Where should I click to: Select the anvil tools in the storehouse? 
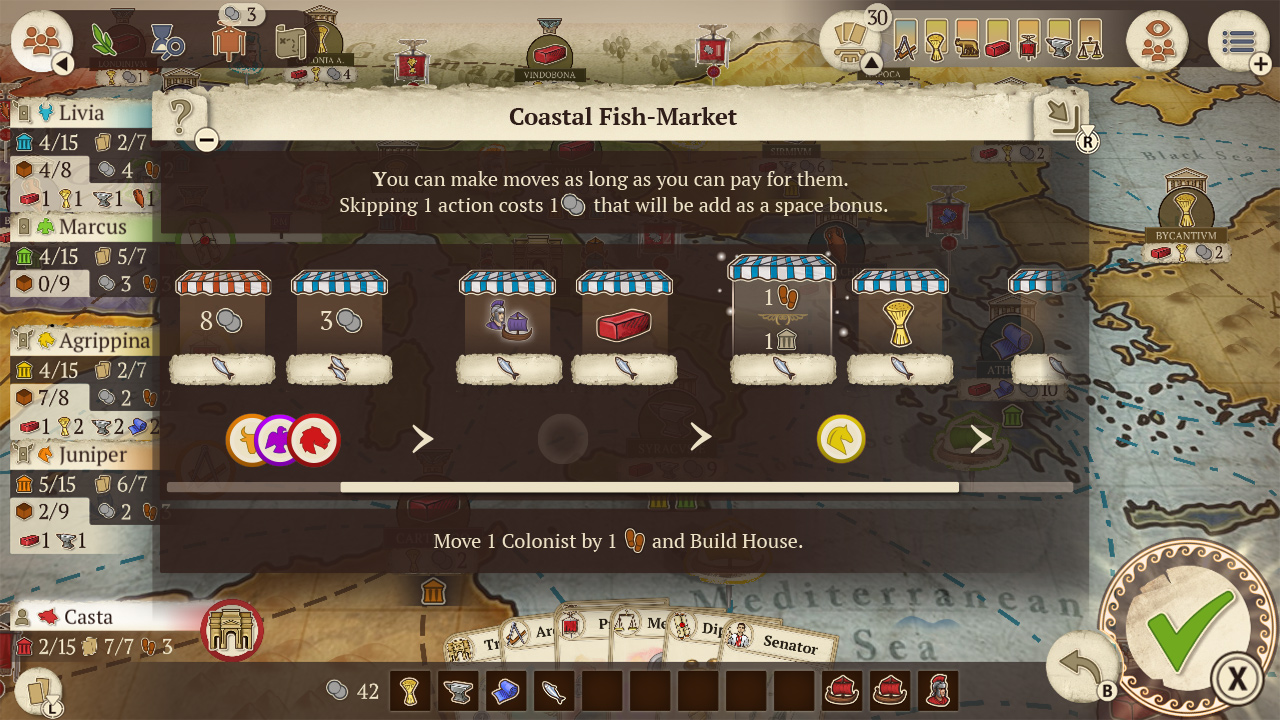click(x=458, y=691)
